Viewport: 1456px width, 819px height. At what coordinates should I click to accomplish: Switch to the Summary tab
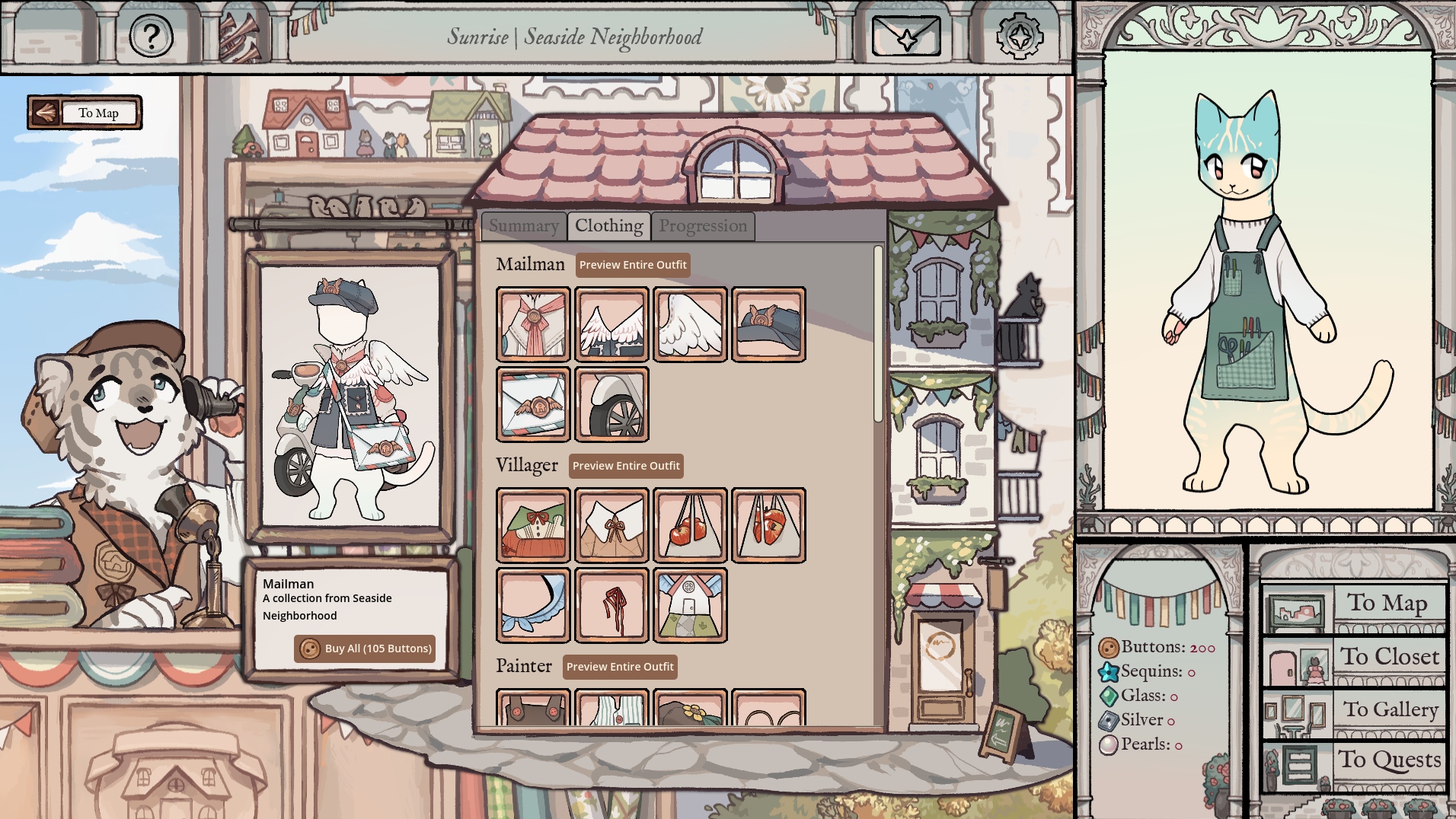tap(524, 226)
